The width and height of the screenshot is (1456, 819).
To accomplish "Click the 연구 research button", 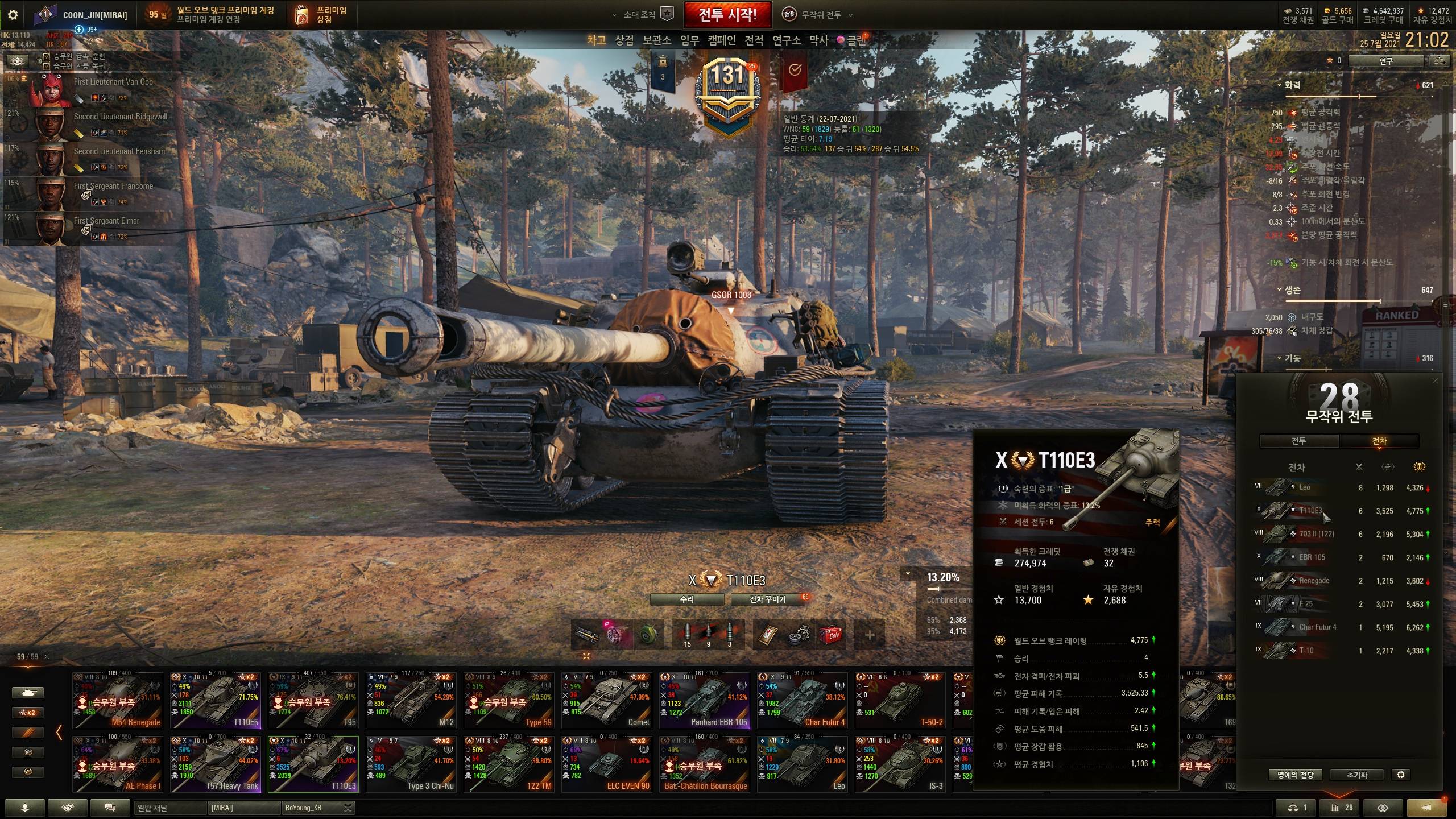I will point(1385,61).
